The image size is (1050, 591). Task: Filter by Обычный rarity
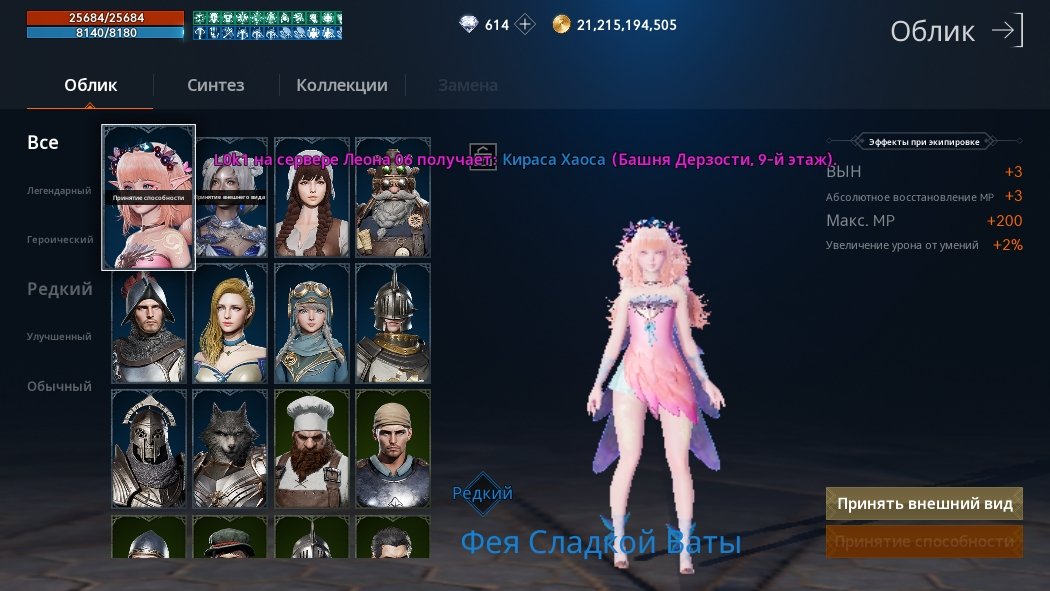59,386
